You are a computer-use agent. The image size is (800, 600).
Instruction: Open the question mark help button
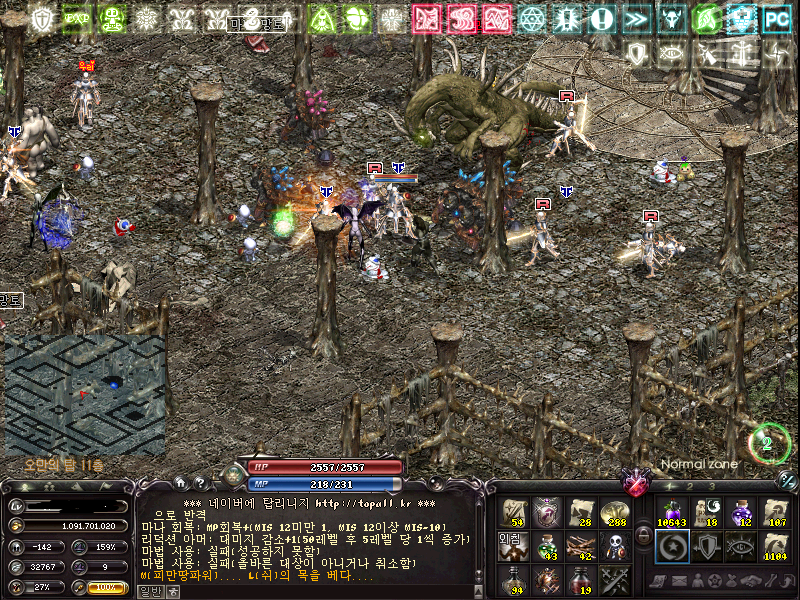coord(199,482)
